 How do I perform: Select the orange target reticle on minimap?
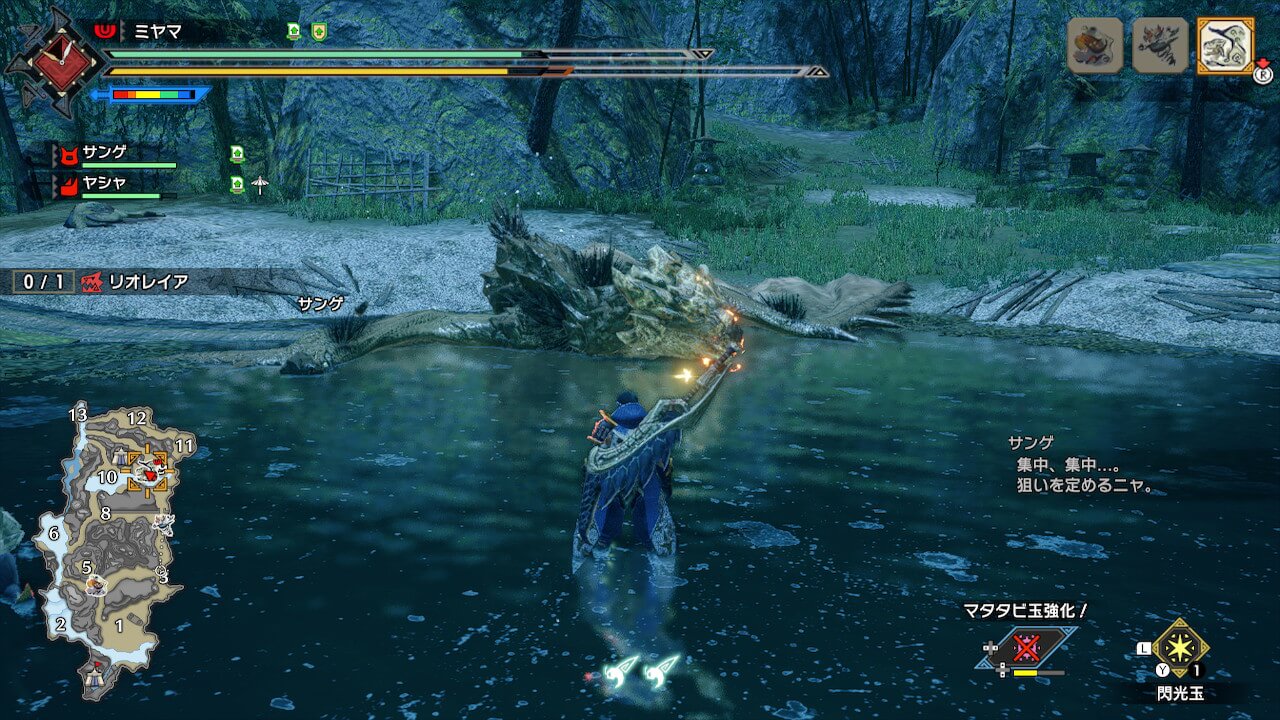(148, 469)
